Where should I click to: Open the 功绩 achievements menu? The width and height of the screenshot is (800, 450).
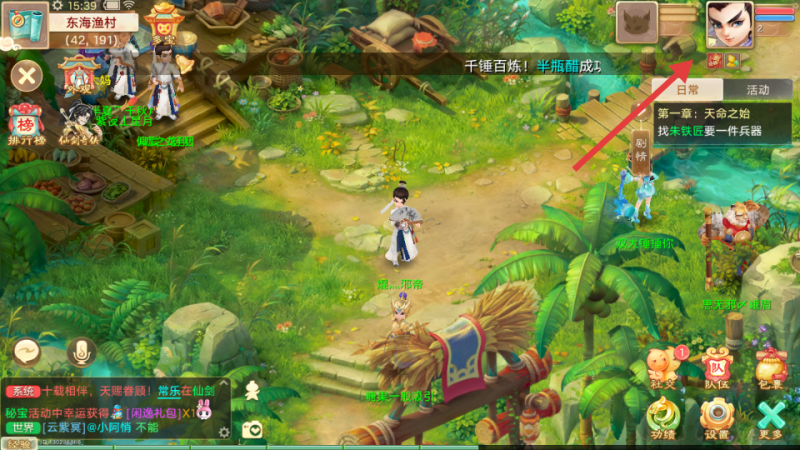point(662,417)
